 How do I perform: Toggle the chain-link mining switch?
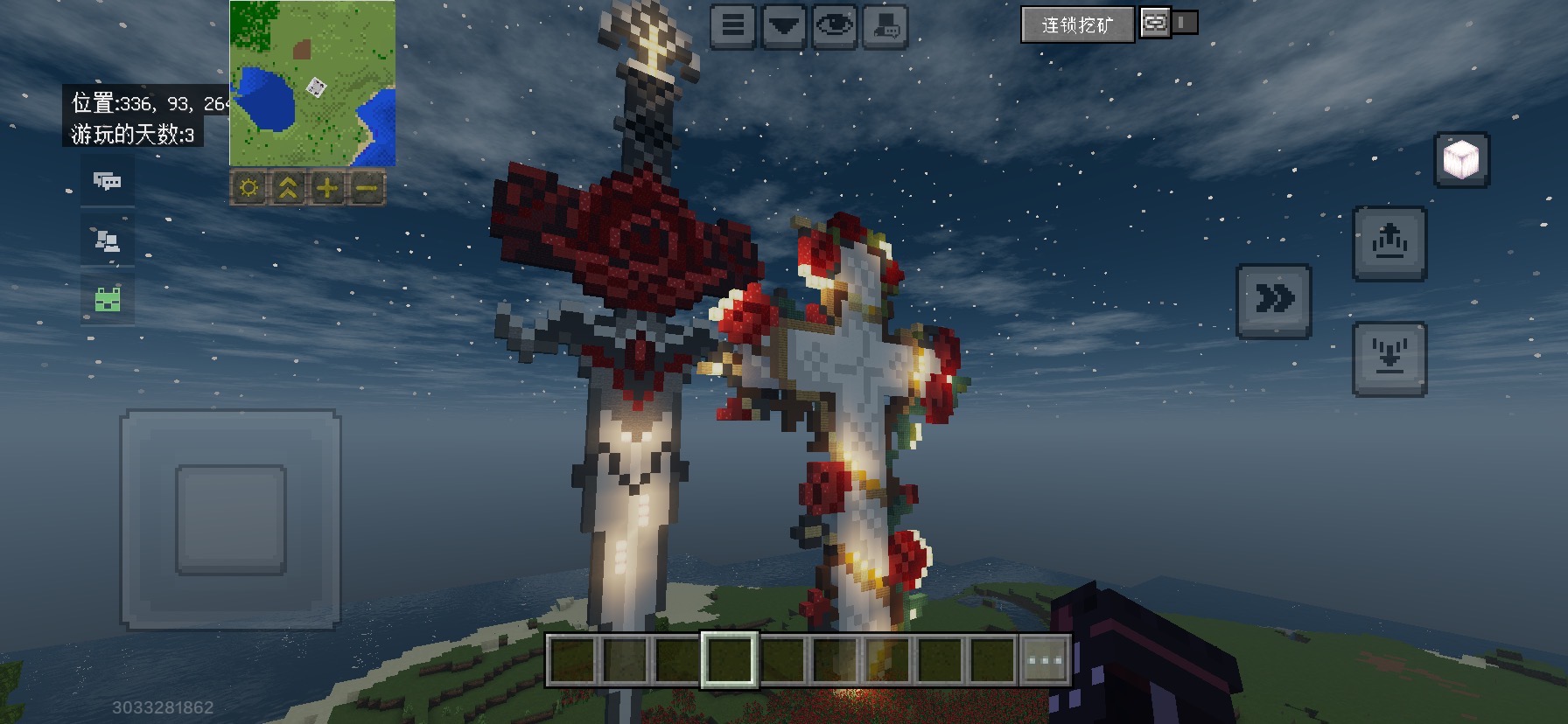[x=1169, y=23]
